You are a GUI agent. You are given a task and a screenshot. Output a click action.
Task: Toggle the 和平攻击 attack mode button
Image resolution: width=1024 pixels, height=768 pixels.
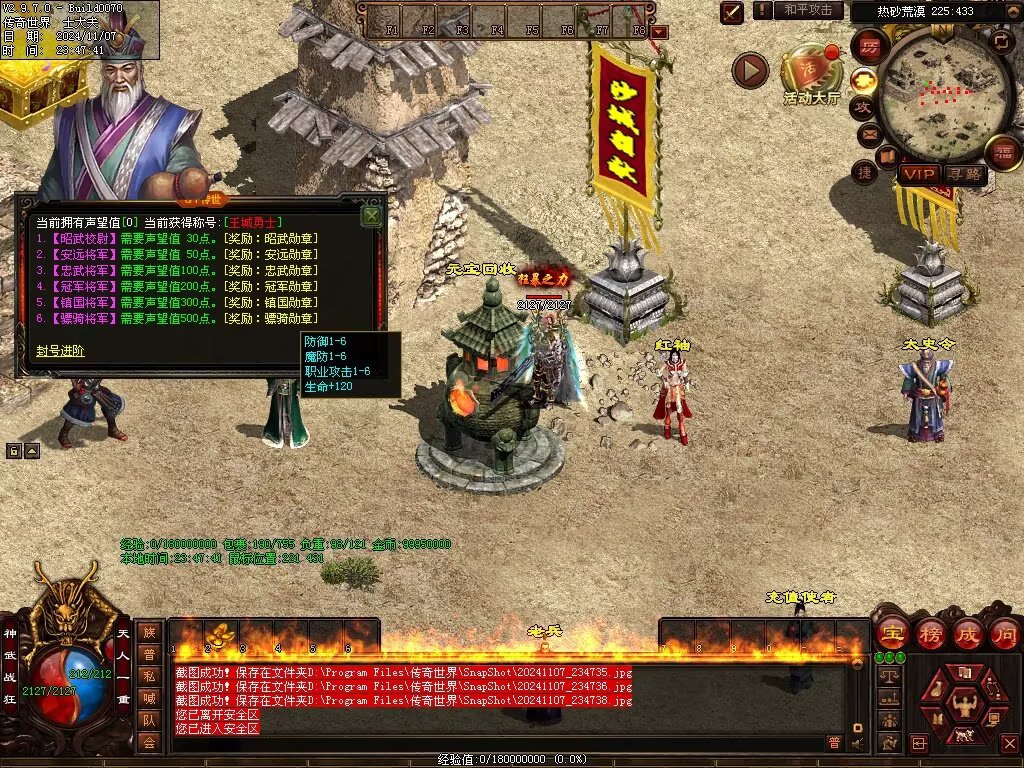(807, 10)
